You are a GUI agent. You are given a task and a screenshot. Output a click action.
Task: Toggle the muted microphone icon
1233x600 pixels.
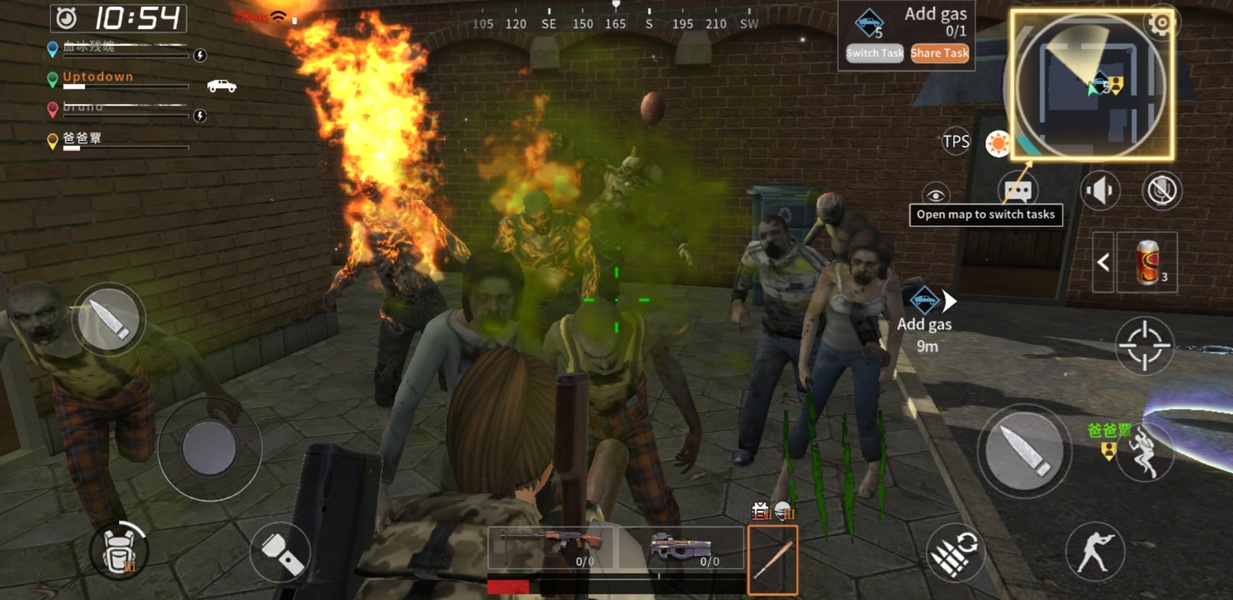click(x=1162, y=190)
